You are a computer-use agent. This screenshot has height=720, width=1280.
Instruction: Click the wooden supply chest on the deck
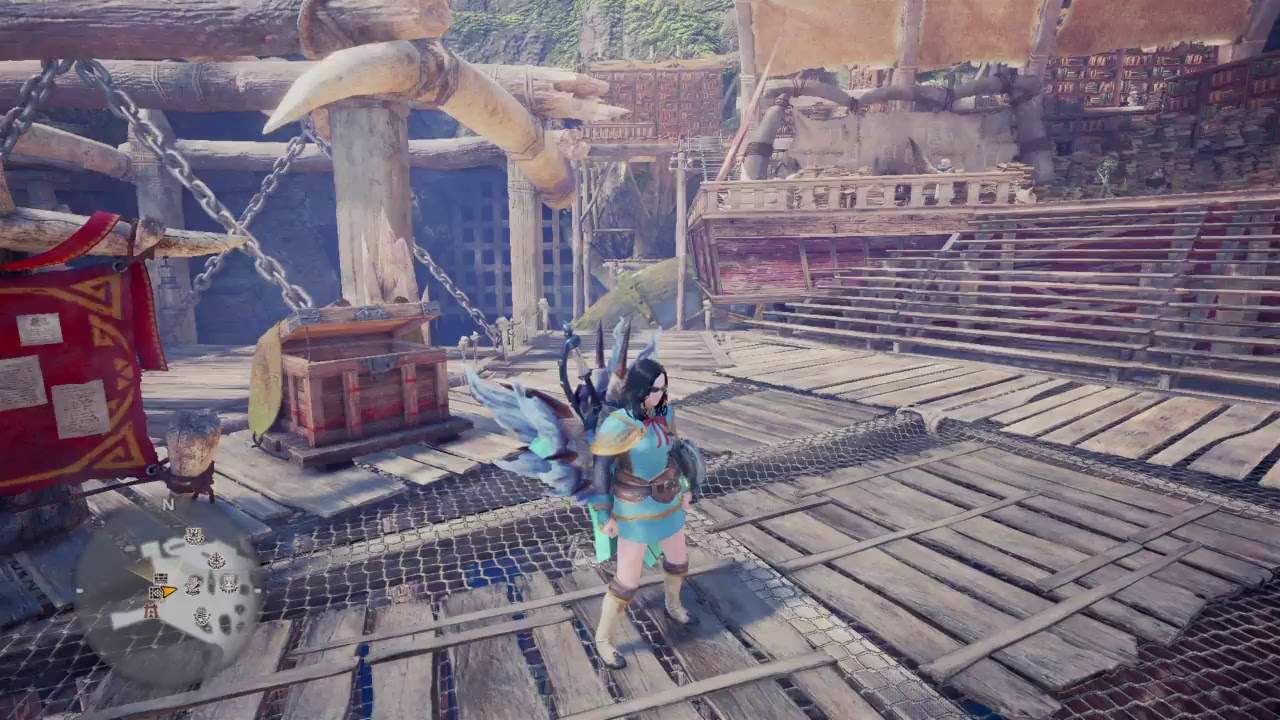[360, 390]
